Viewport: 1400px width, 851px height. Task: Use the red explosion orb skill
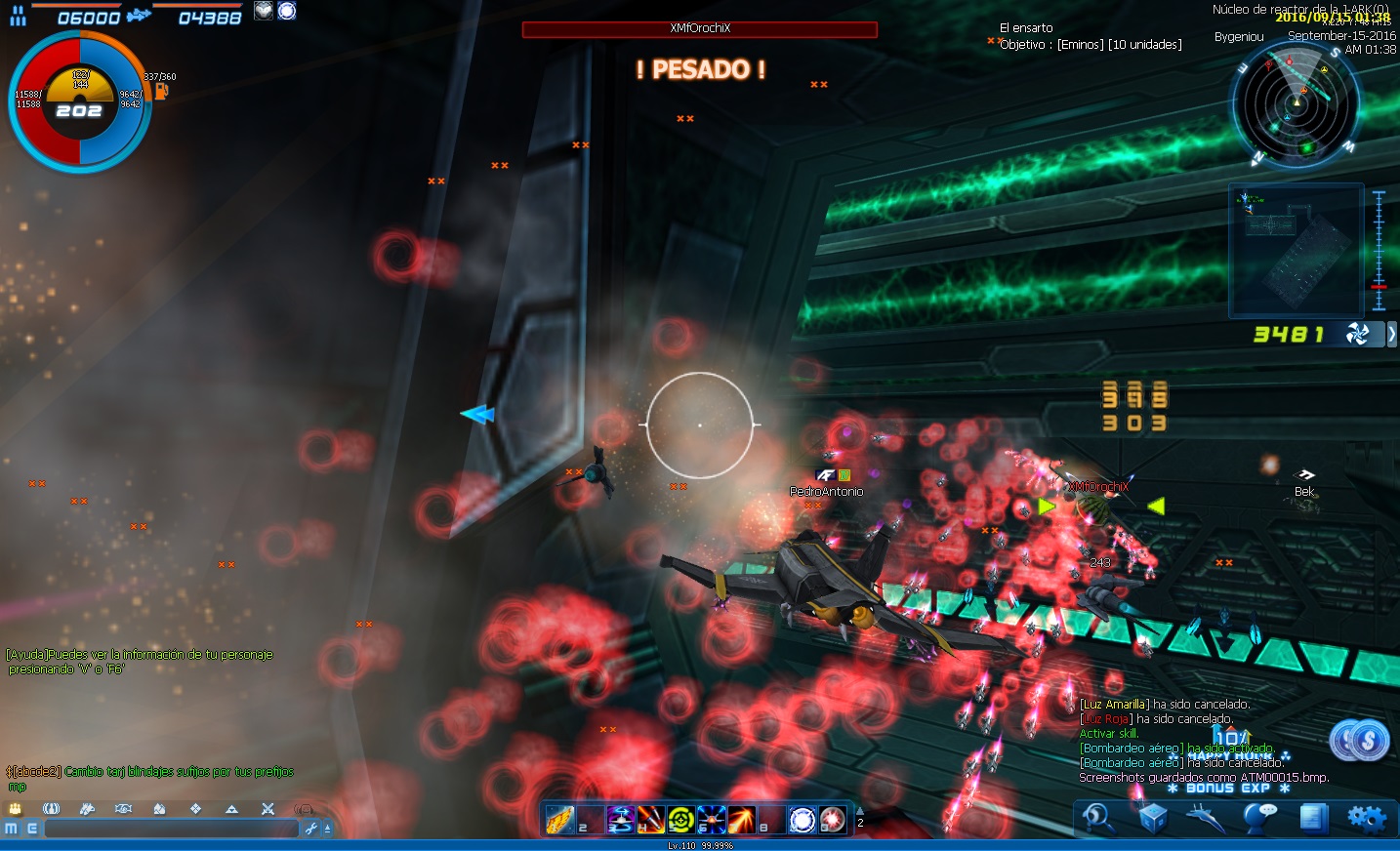pos(833,820)
